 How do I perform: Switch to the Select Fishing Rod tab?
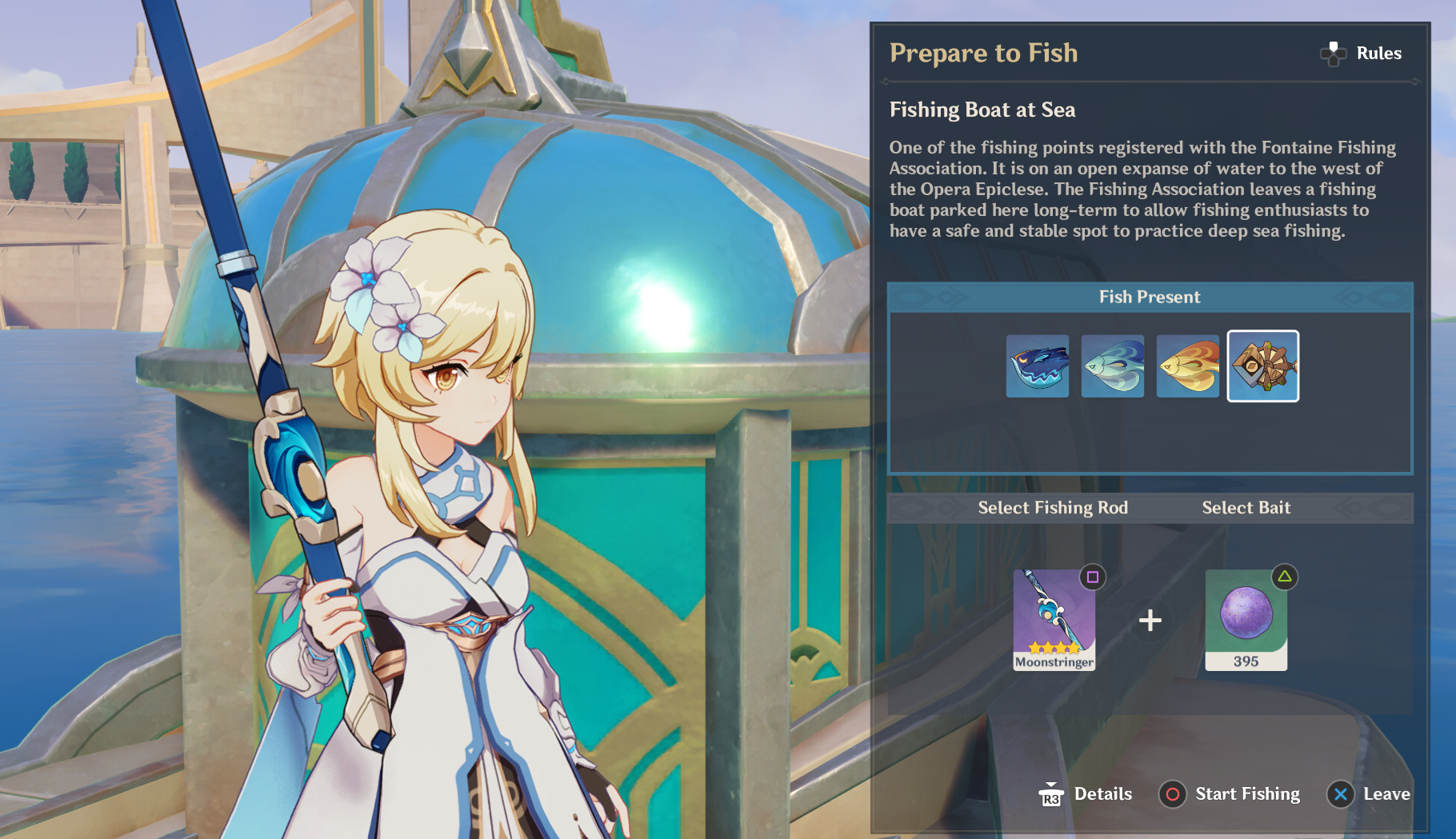(x=1053, y=508)
